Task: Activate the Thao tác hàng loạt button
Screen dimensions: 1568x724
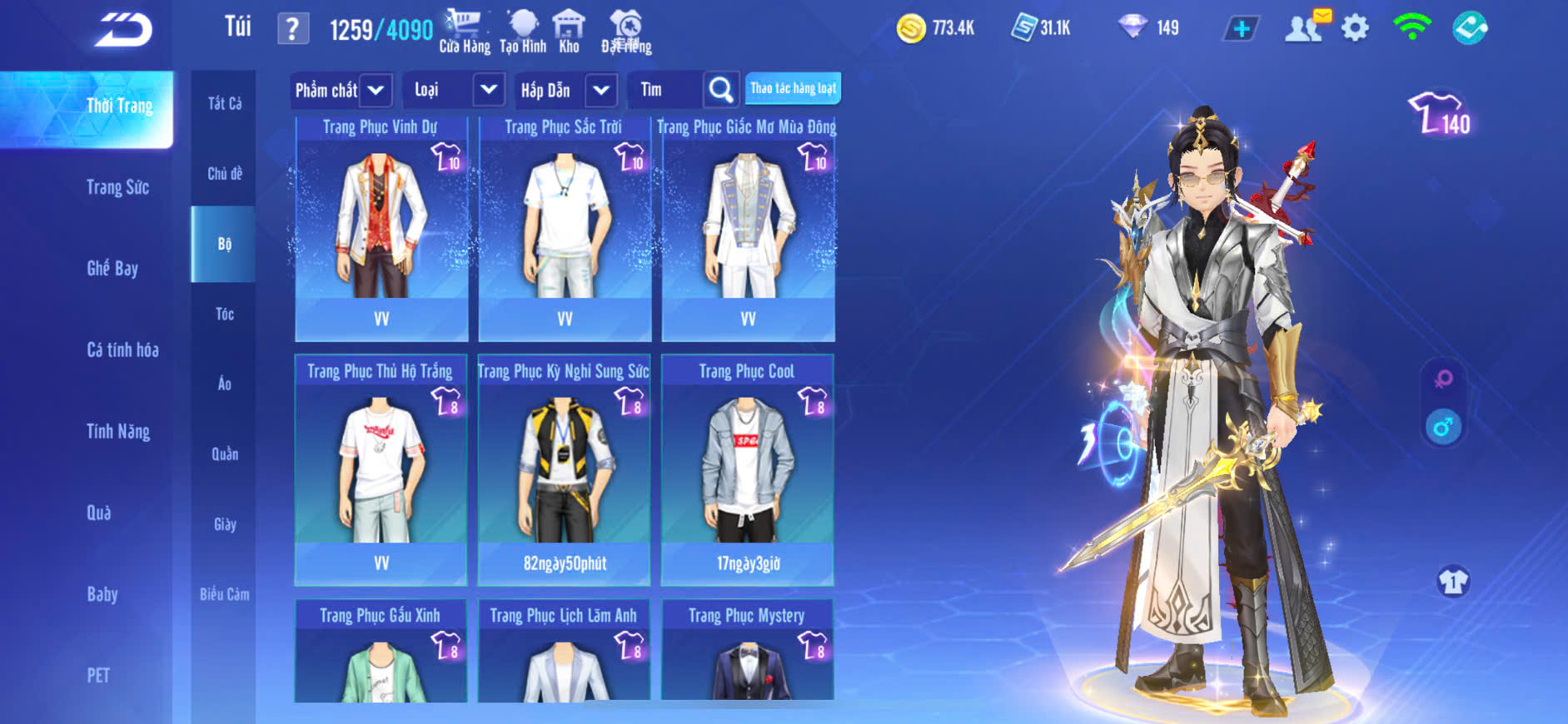Action: [x=793, y=88]
